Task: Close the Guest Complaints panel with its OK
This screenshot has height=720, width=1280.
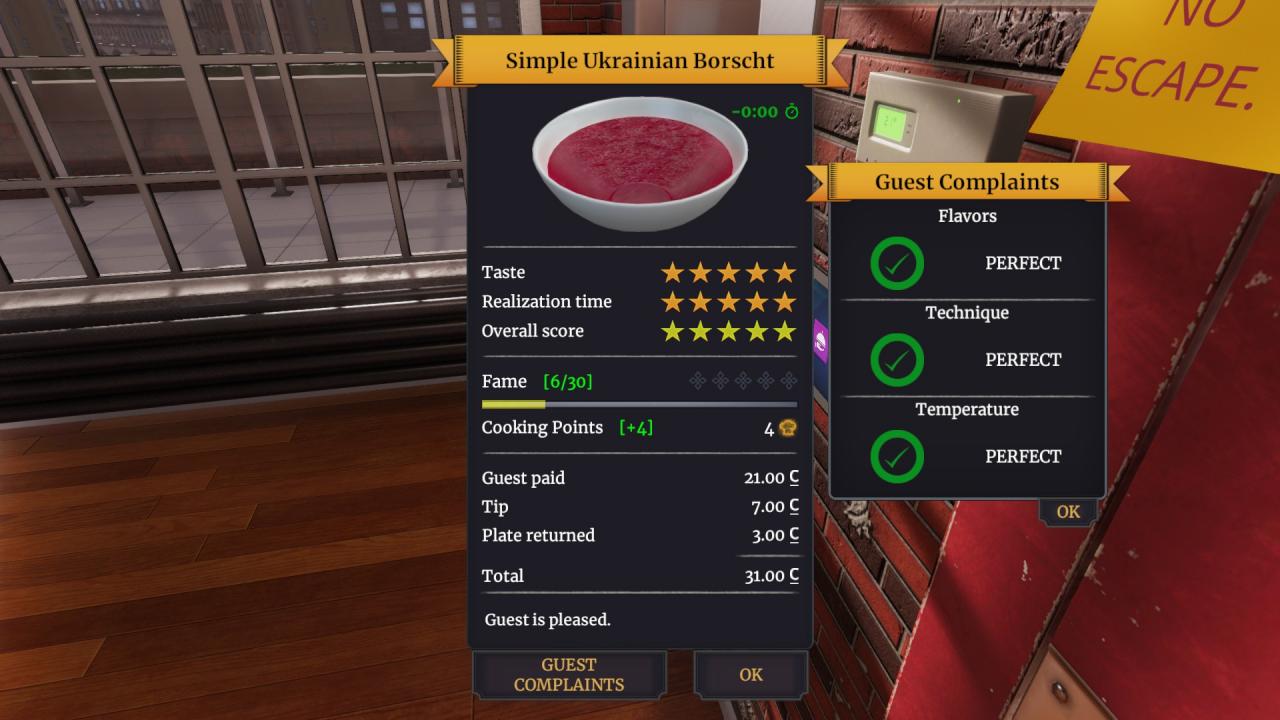Action: (1068, 512)
